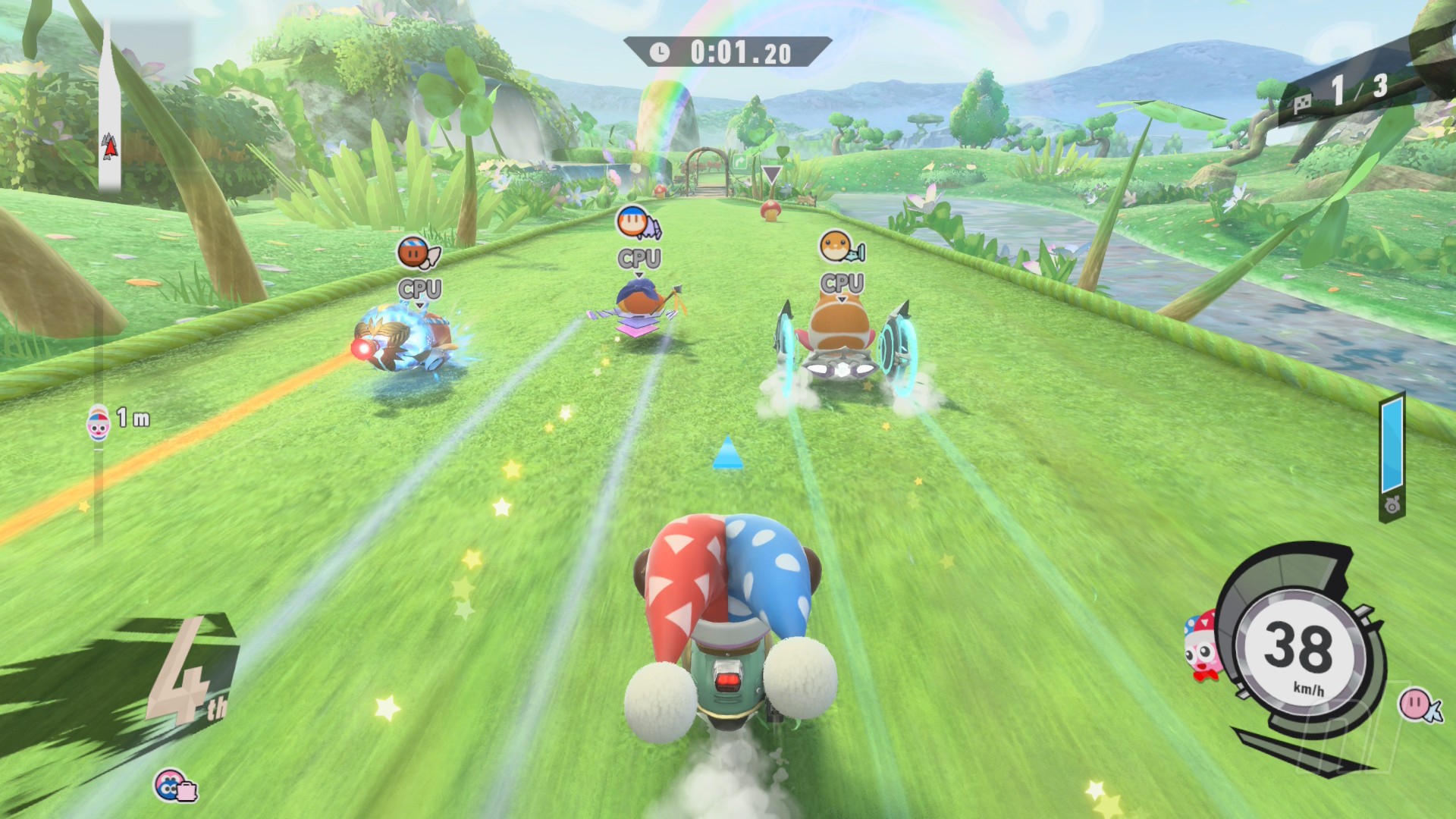Image resolution: width=1456 pixels, height=819 pixels.
Task: Click the jester portrait beside the speedometer
Action: coord(1203,647)
